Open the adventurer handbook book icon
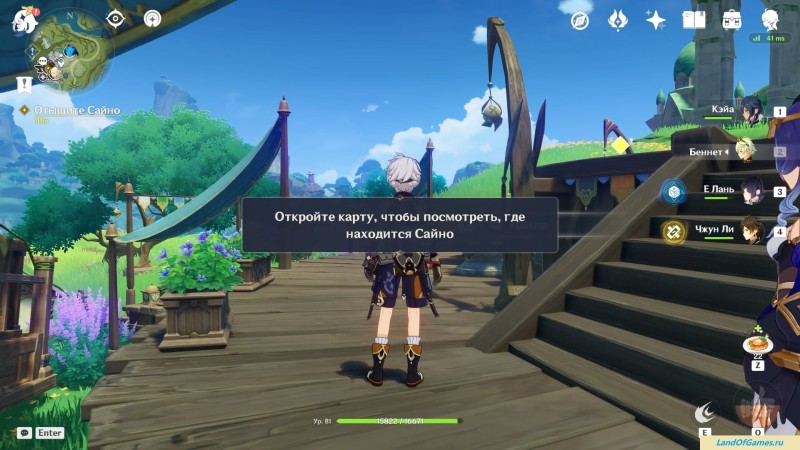Screen dimensions: 800x450 694,20
